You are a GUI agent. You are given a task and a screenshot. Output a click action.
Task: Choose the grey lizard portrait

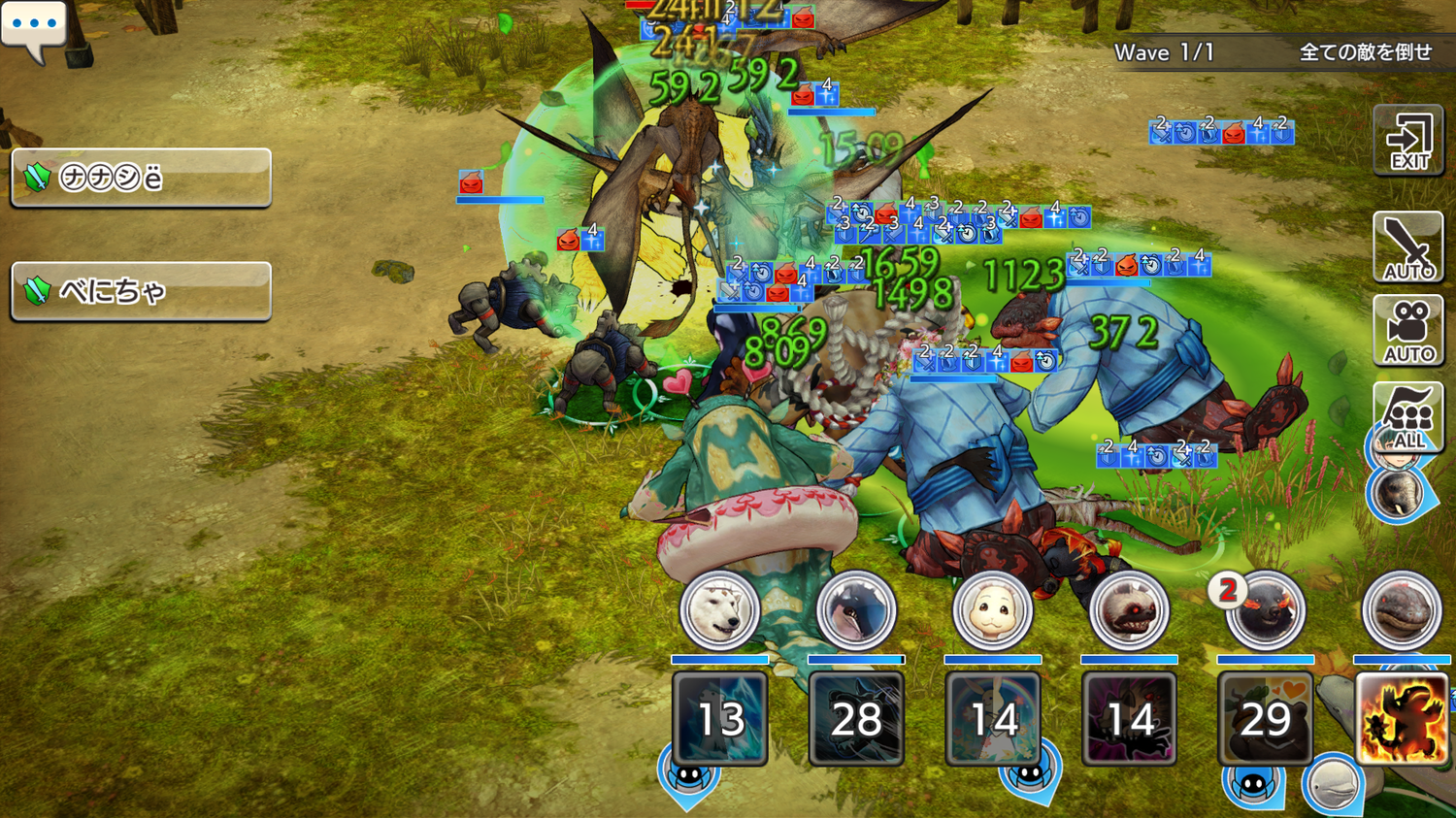click(1401, 611)
